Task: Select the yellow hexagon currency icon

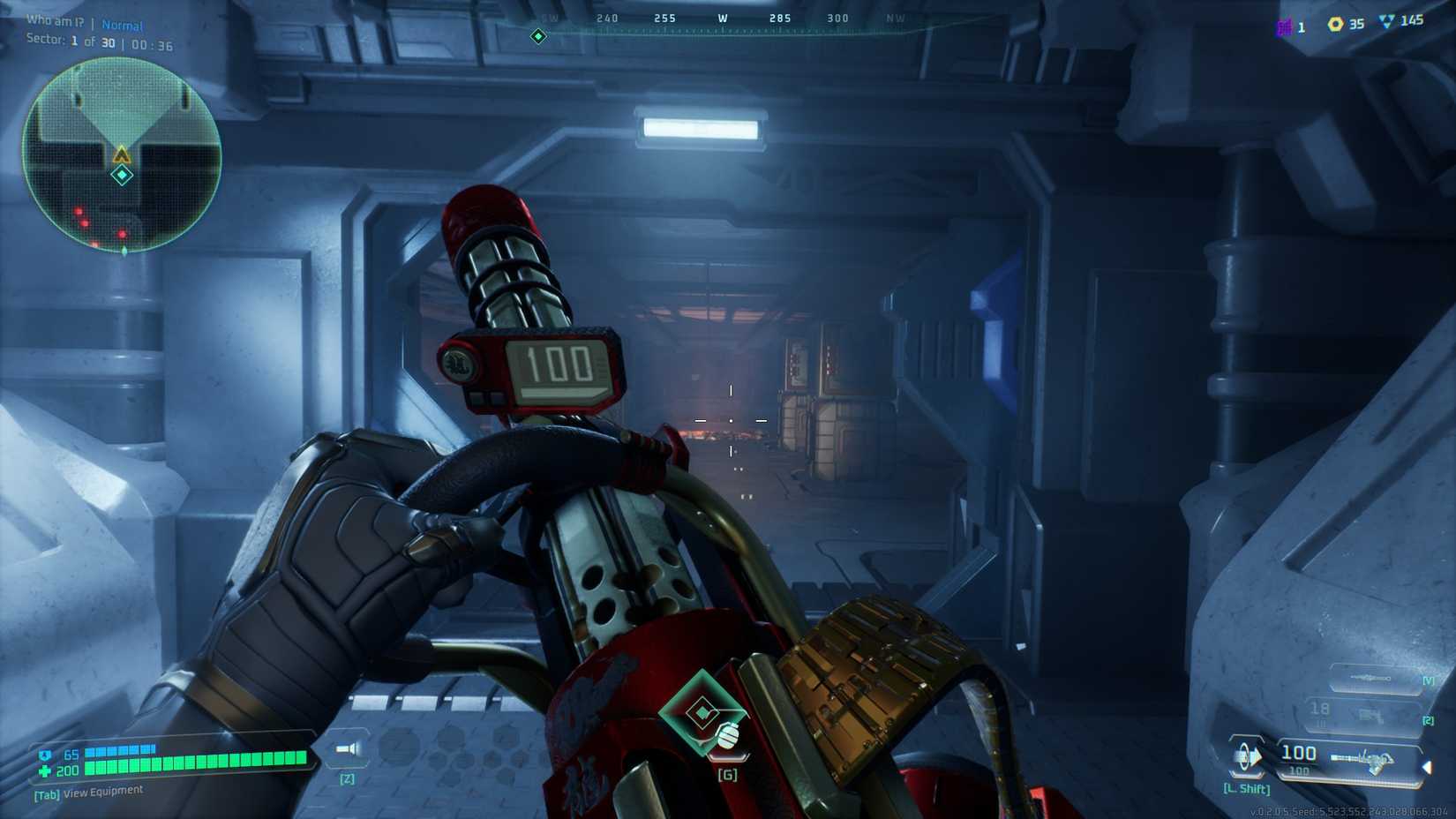Action: coord(1335,25)
